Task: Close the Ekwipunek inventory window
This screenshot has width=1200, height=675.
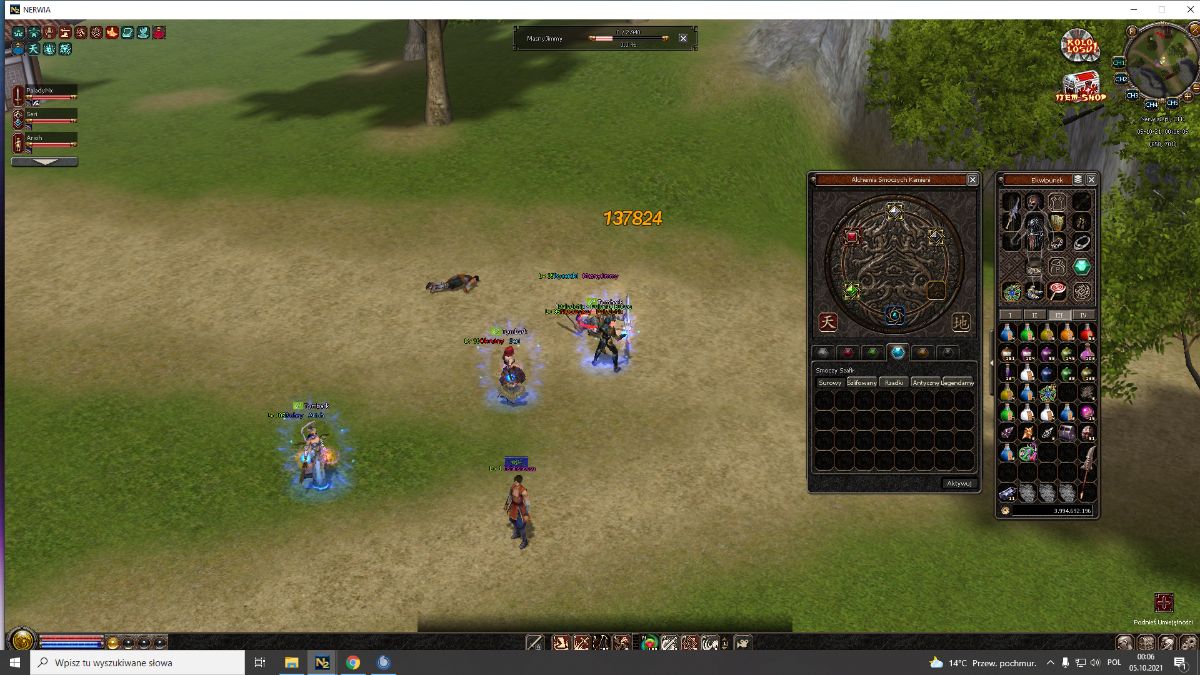Action: coord(1091,180)
